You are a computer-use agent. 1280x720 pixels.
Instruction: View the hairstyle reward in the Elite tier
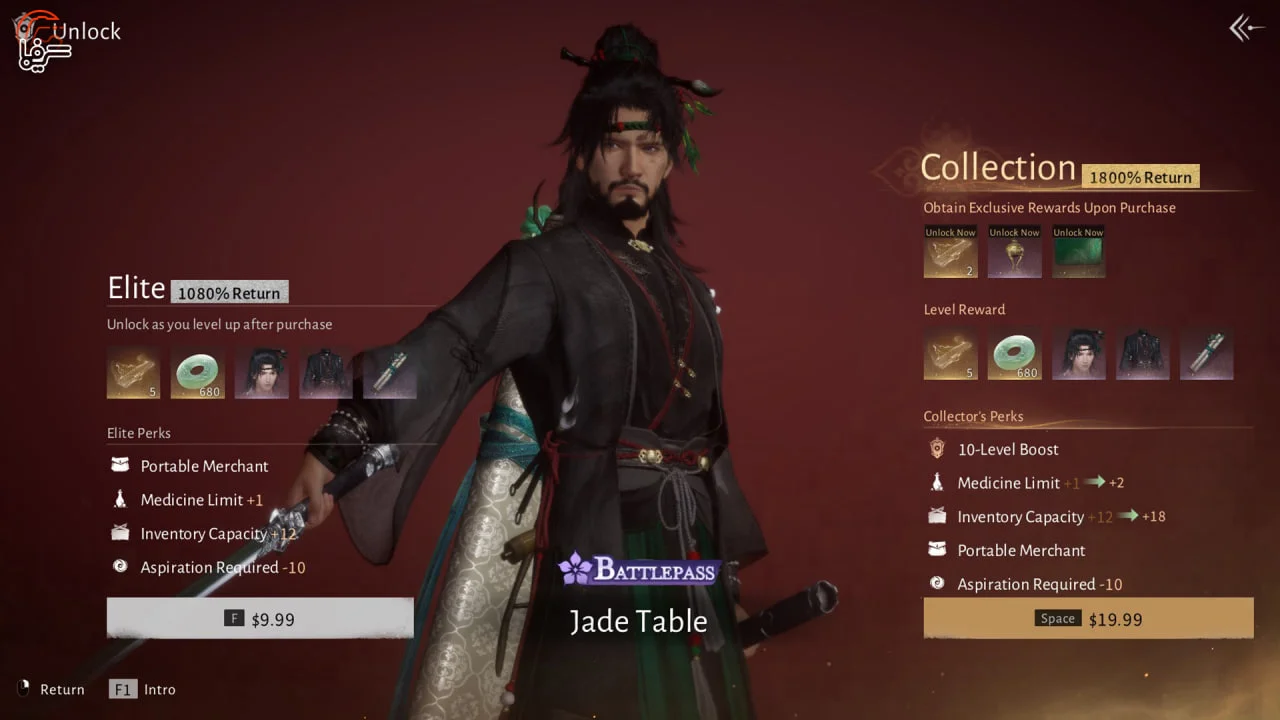(261, 373)
